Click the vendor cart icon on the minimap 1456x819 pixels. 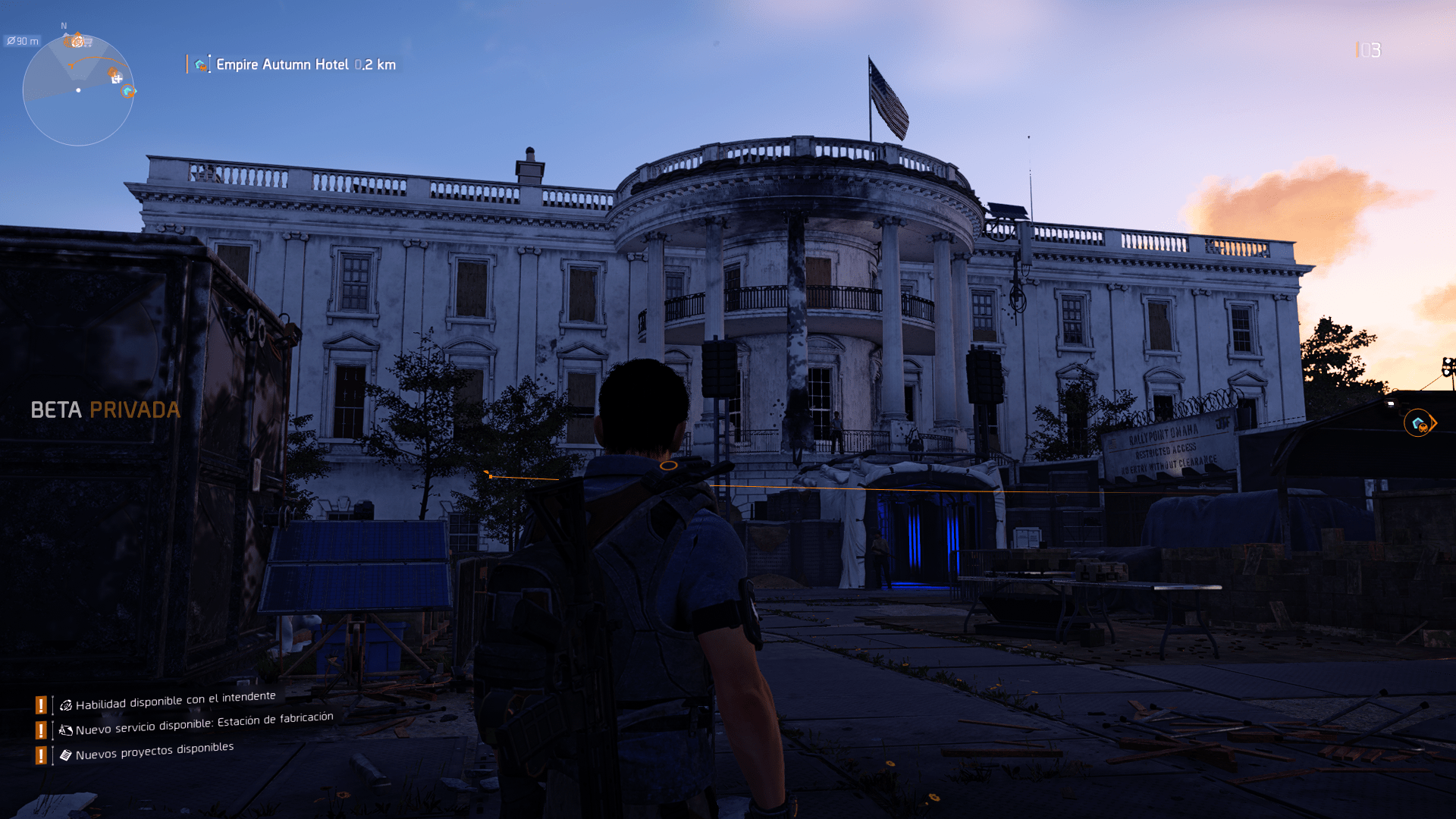click(89, 42)
